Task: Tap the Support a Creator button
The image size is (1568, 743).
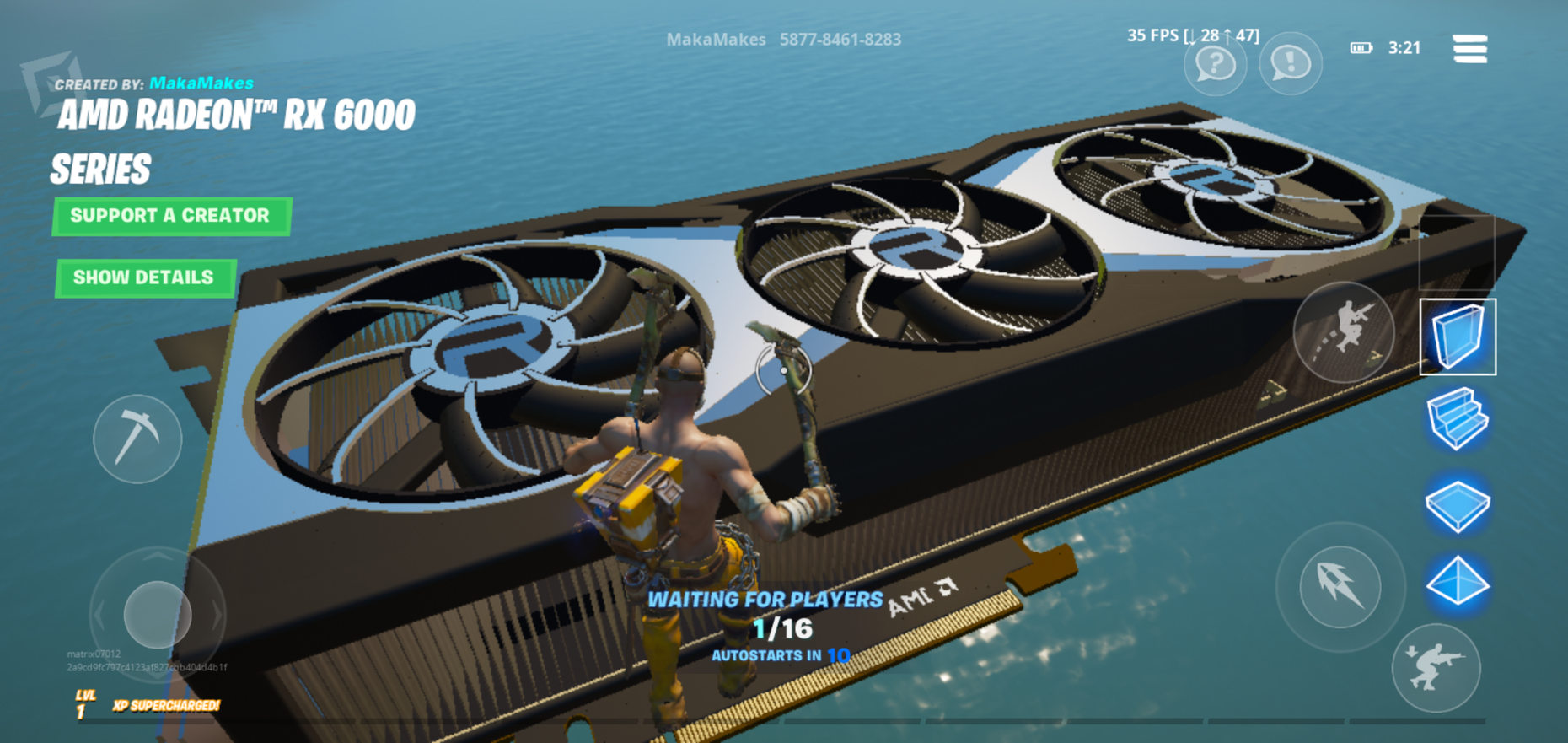Action: click(x=171, y=216)
